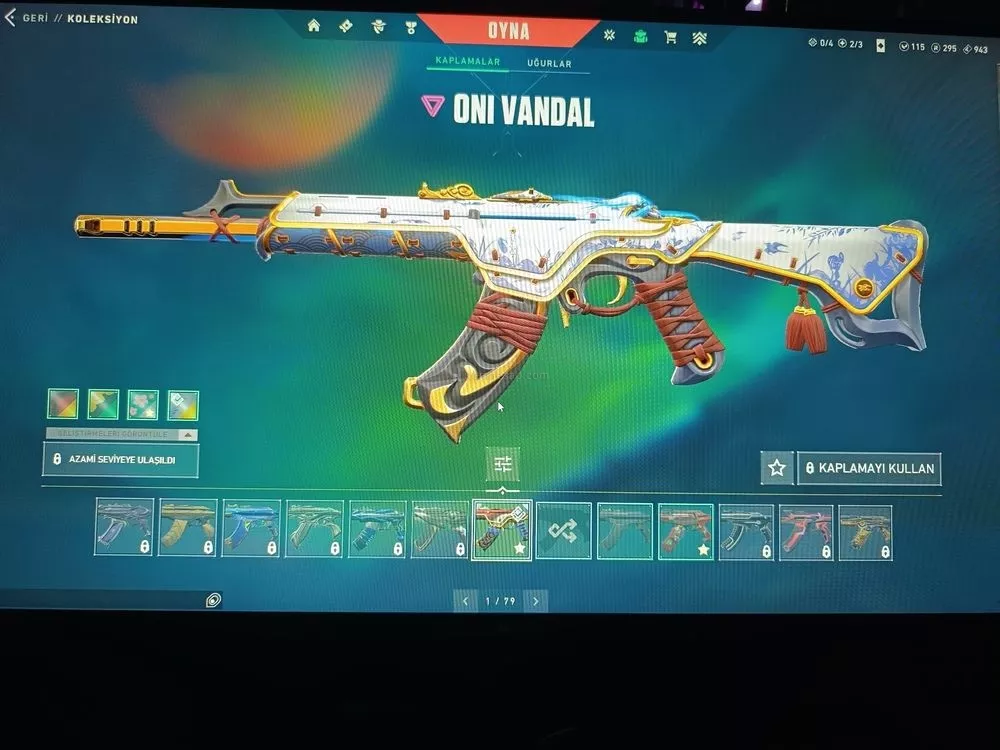Expand the Geliştirmeleri Görüntüle upgrades bar
Image resolution: width=1000 pixels, height=750 pixels.
(x=121, y=435)
